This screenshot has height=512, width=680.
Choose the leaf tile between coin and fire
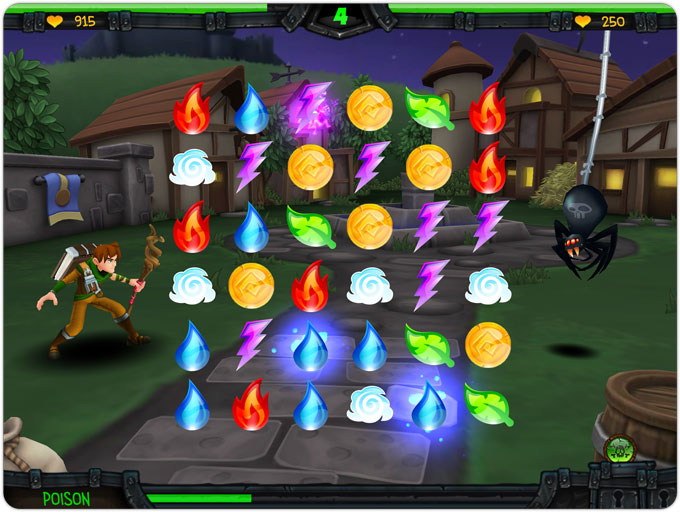coord(429,107)
